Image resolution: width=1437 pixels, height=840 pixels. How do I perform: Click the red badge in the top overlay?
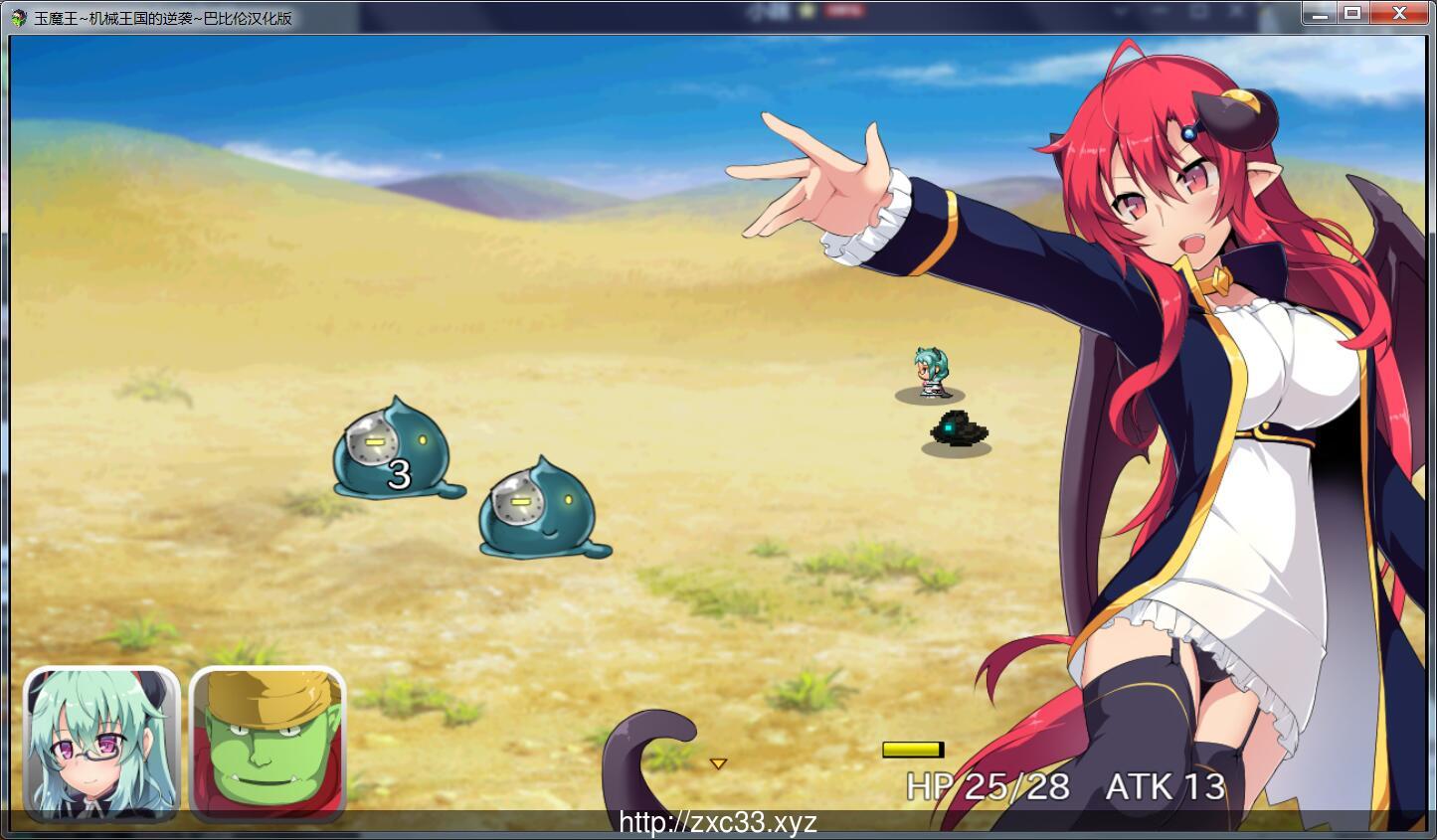843,10
